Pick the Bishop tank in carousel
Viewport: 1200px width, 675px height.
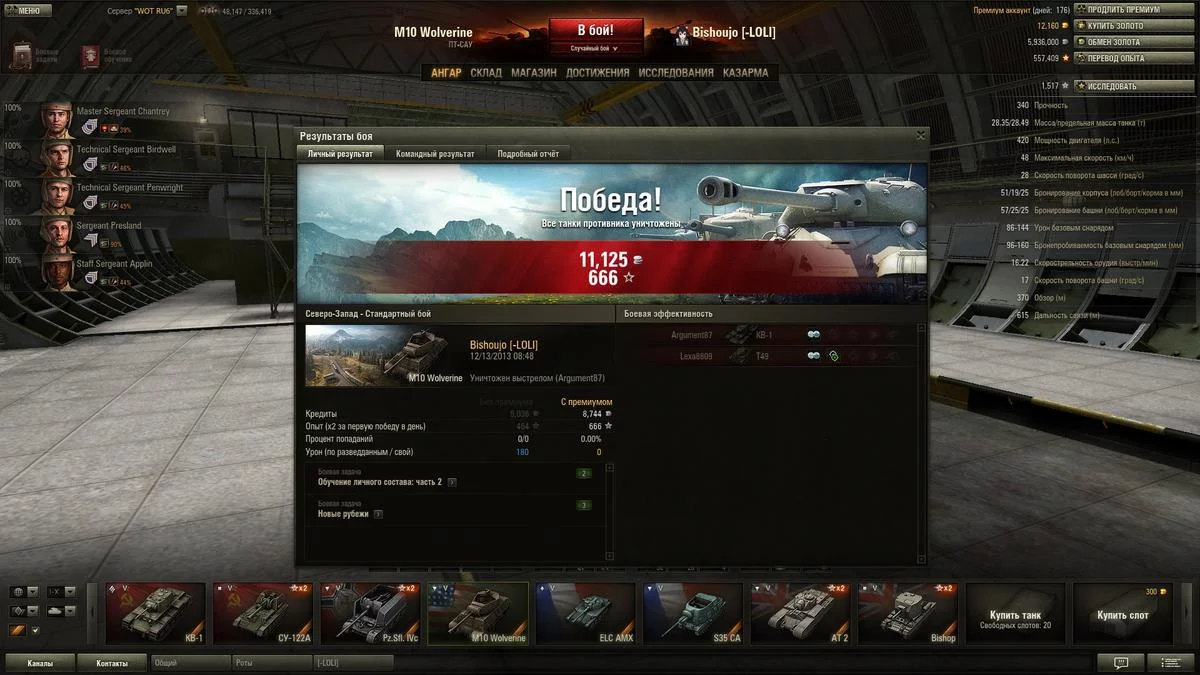[x=908, y=613]
